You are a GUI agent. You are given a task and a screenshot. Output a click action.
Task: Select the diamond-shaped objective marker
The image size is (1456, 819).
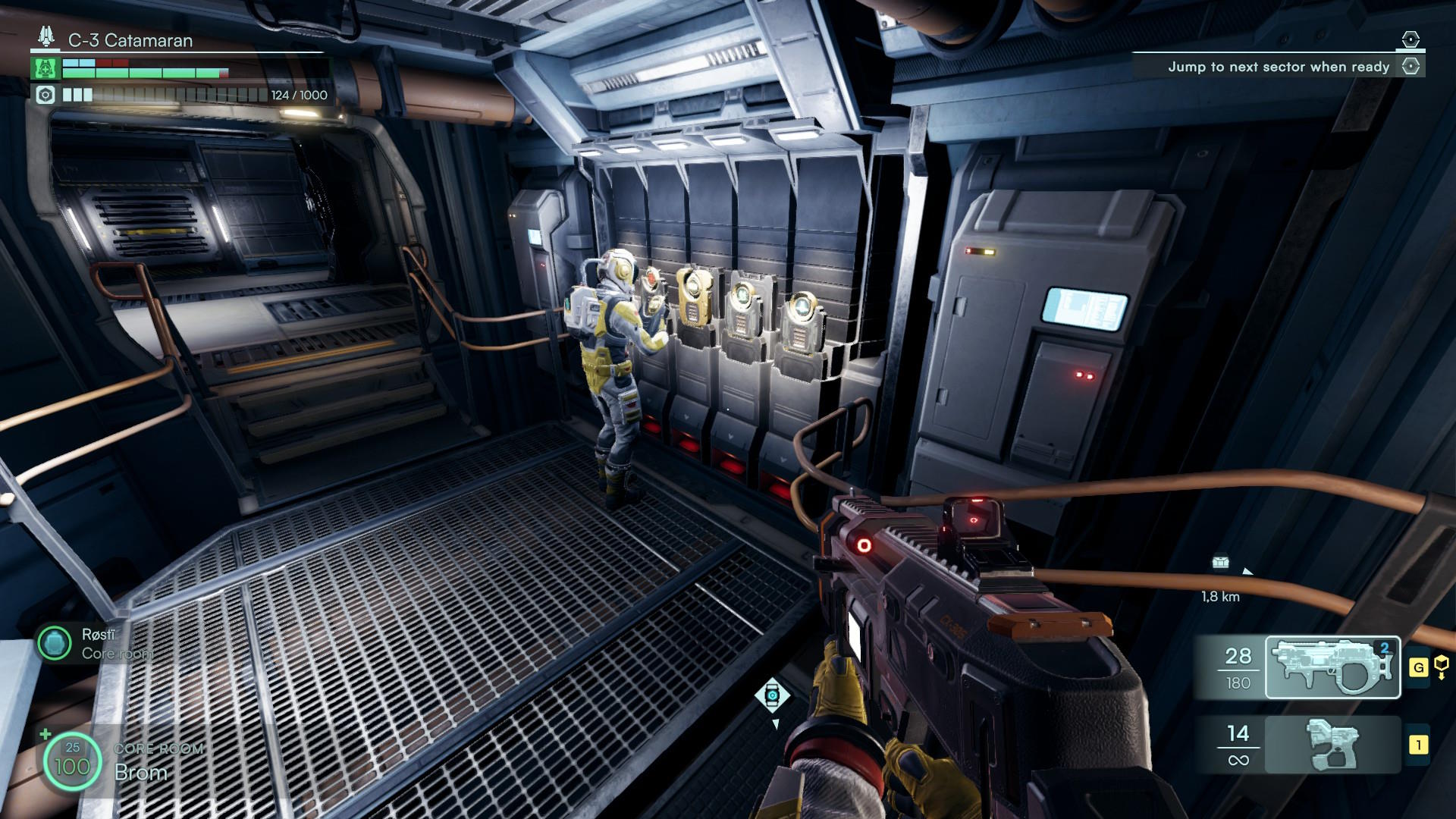(x=772, y=695)
